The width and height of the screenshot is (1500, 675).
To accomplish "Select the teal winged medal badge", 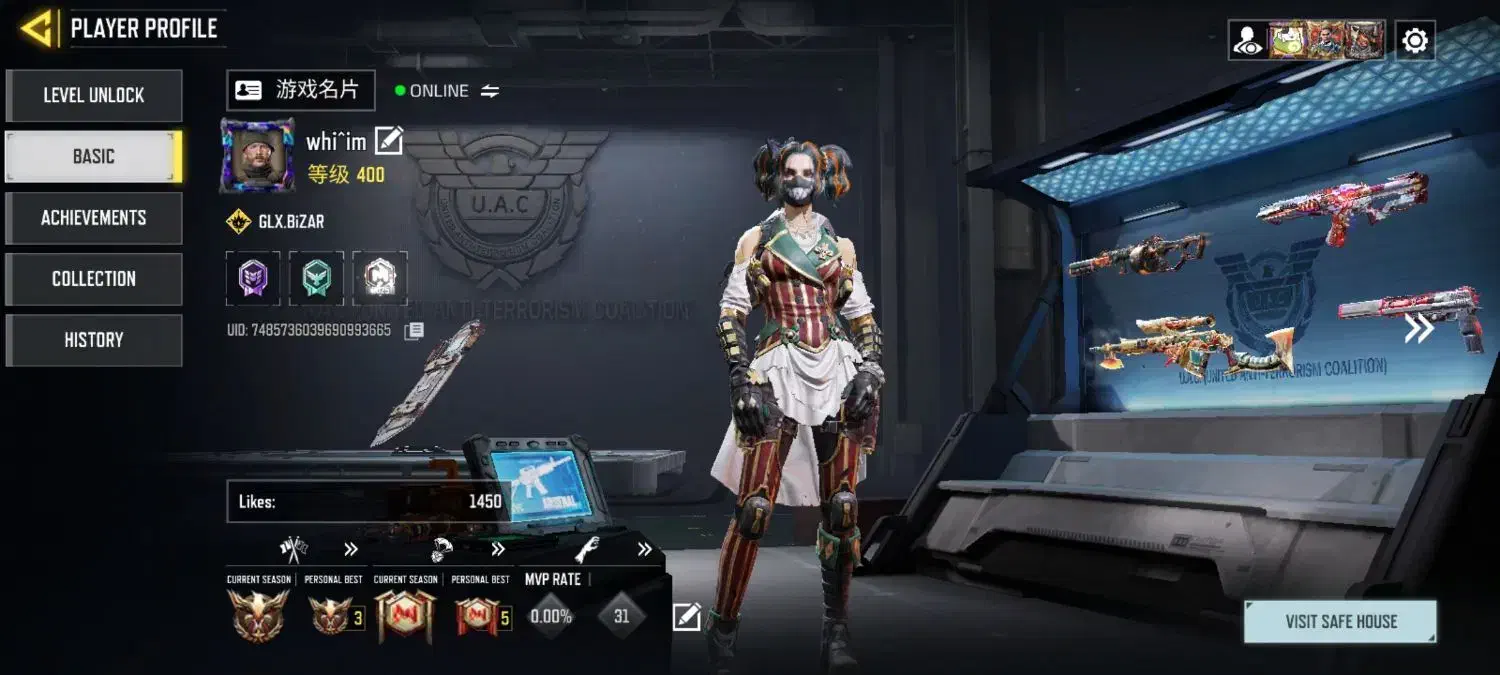I will click(316, 277).
